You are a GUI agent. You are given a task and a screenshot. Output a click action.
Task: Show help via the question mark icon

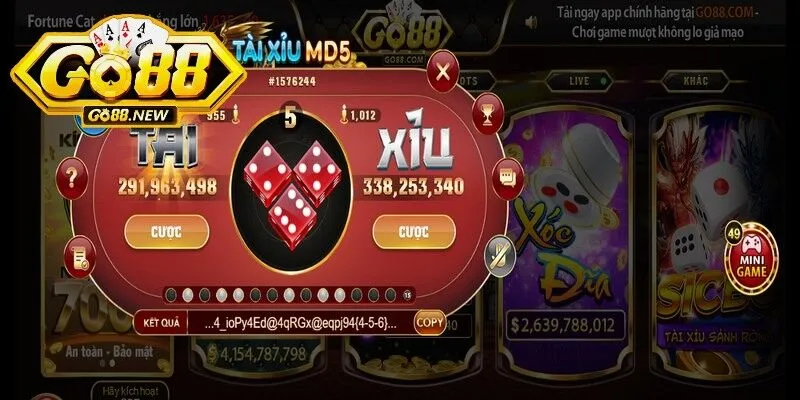72,181
